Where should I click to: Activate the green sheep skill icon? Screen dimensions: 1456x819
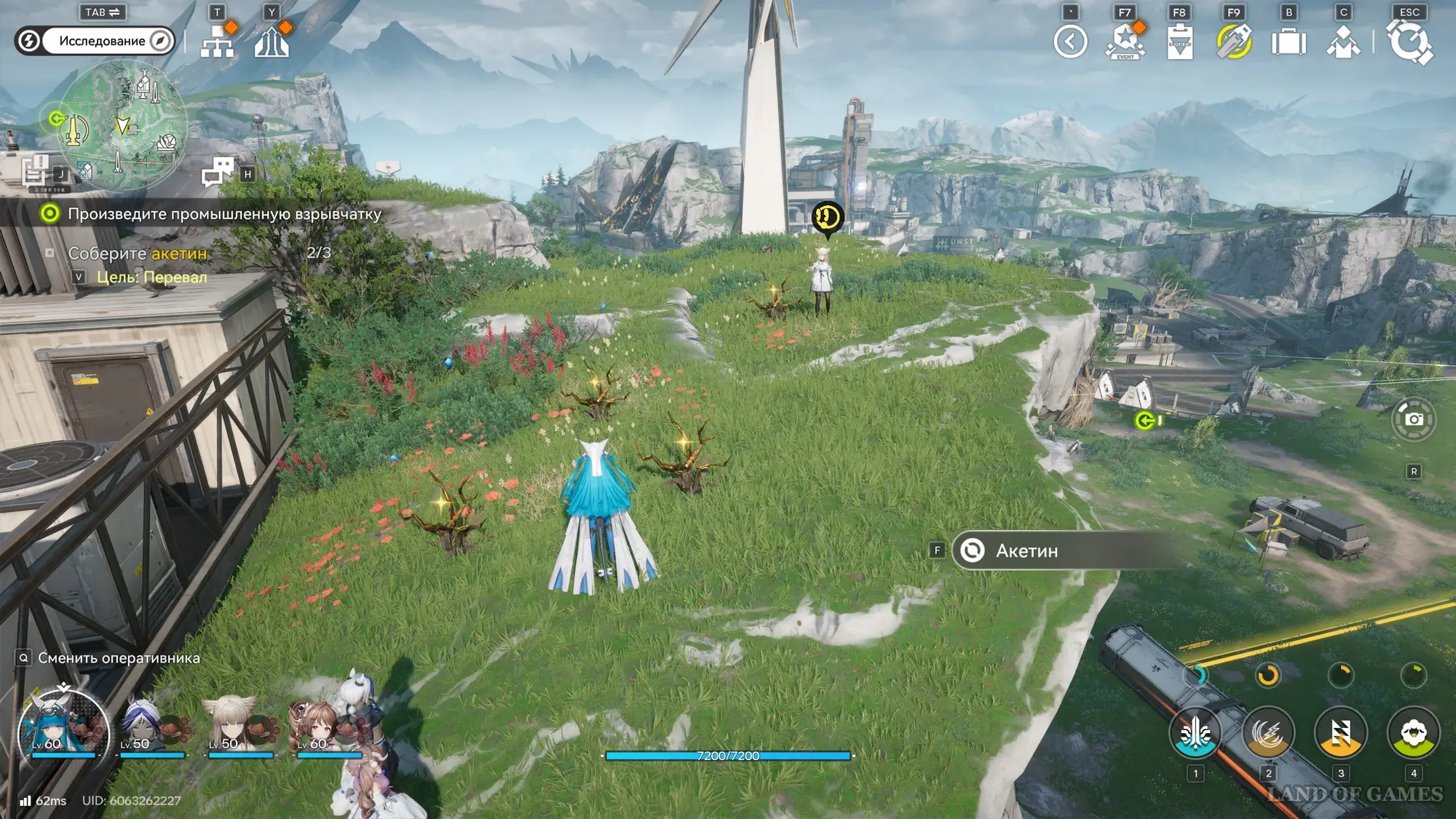(1413, 734)
